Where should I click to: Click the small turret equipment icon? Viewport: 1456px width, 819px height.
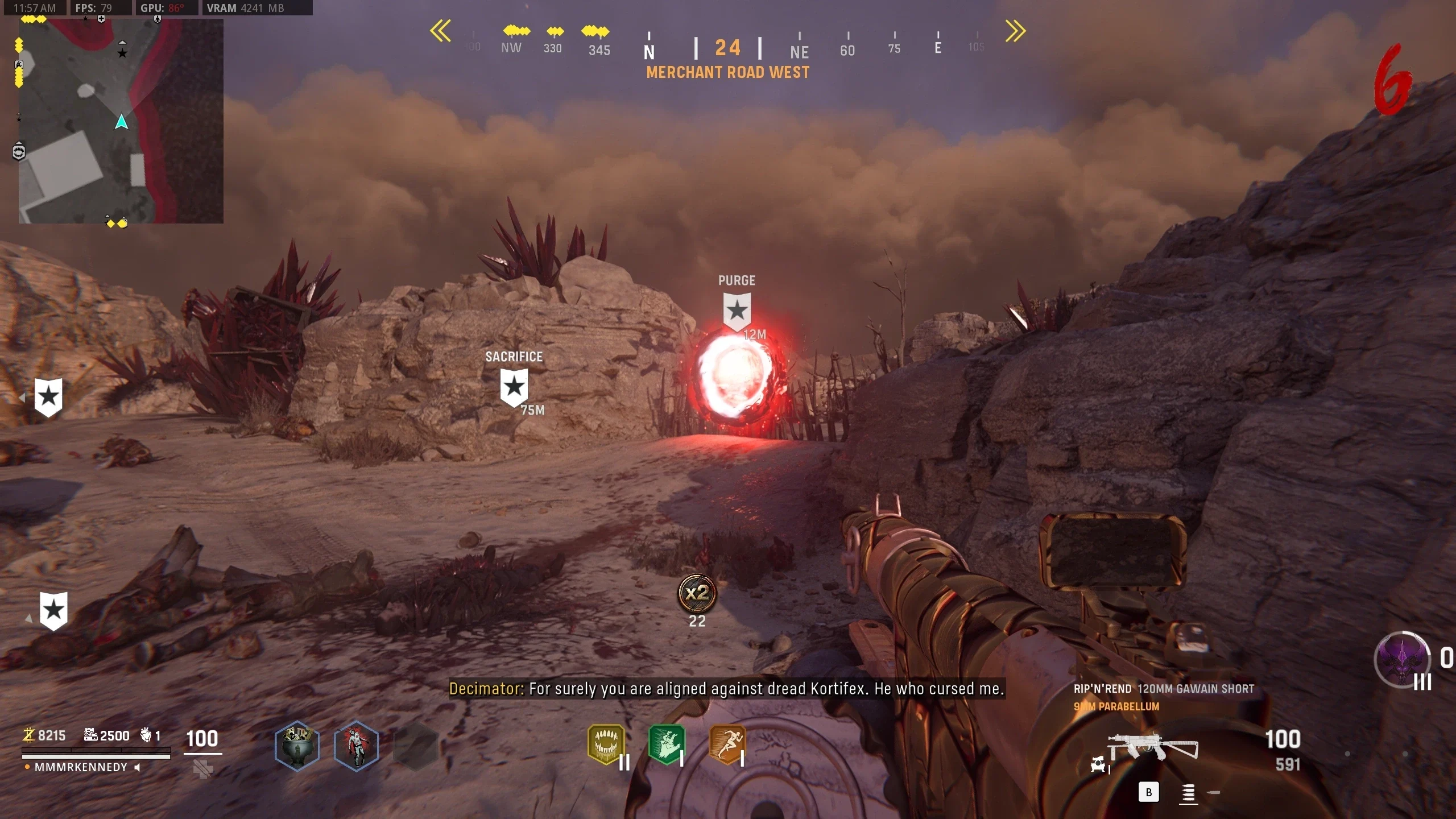coord(1098,764)
